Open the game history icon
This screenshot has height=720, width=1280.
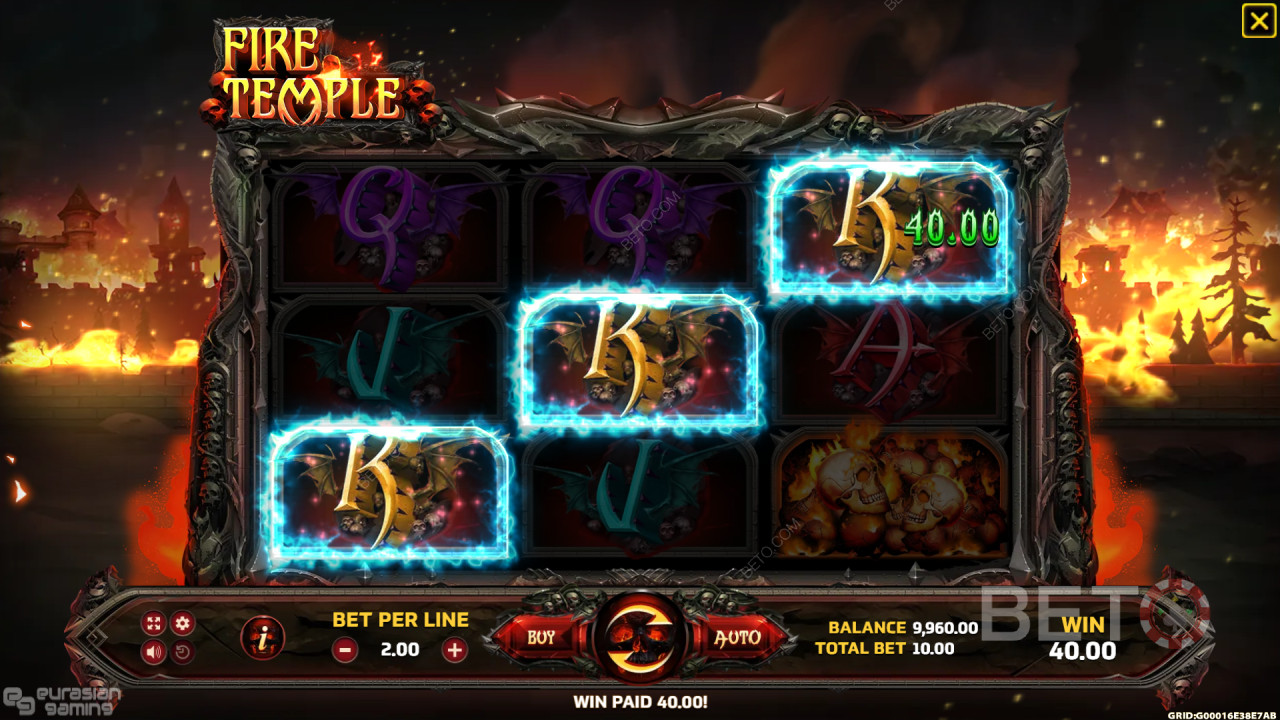182,653
